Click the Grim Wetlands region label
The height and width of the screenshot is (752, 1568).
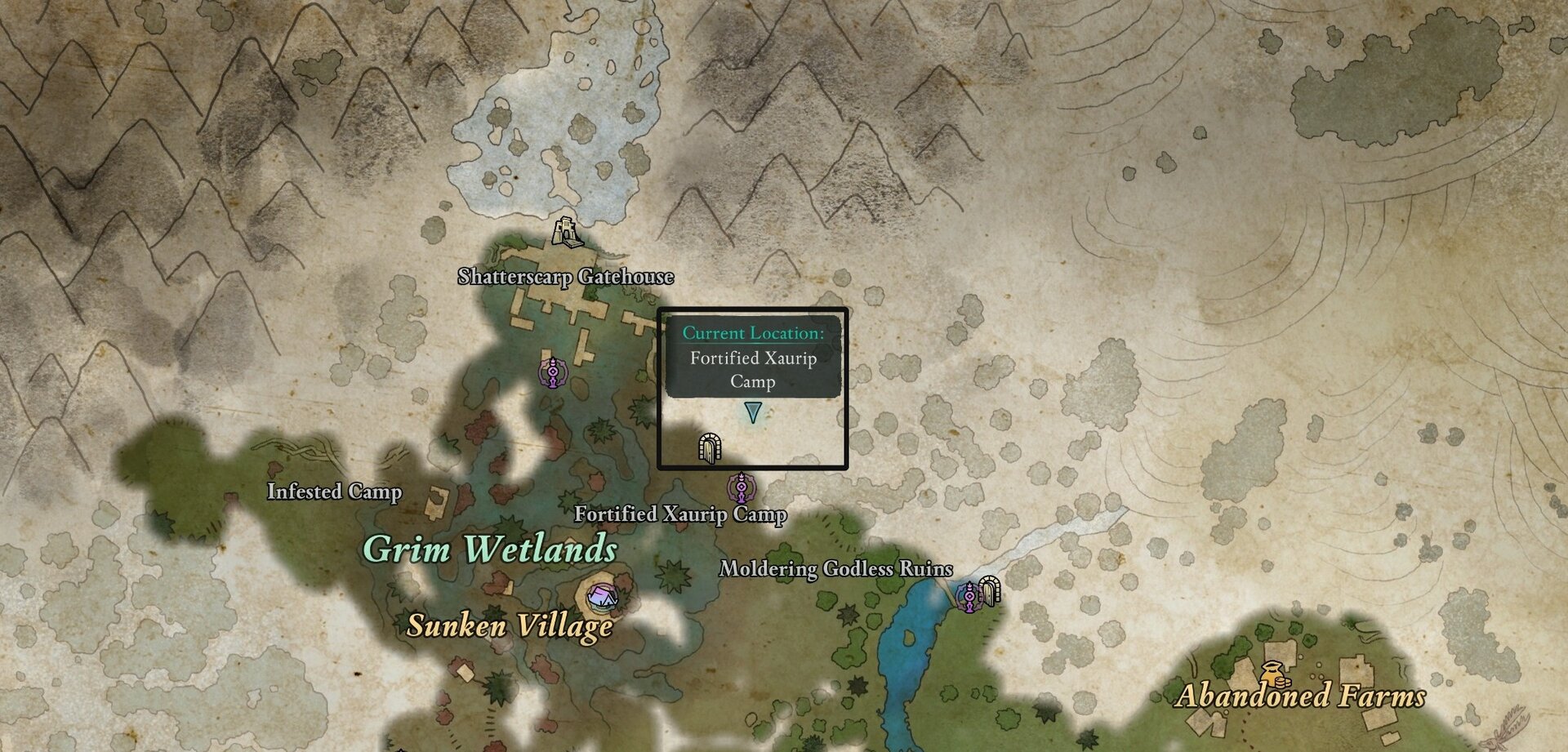492,550
